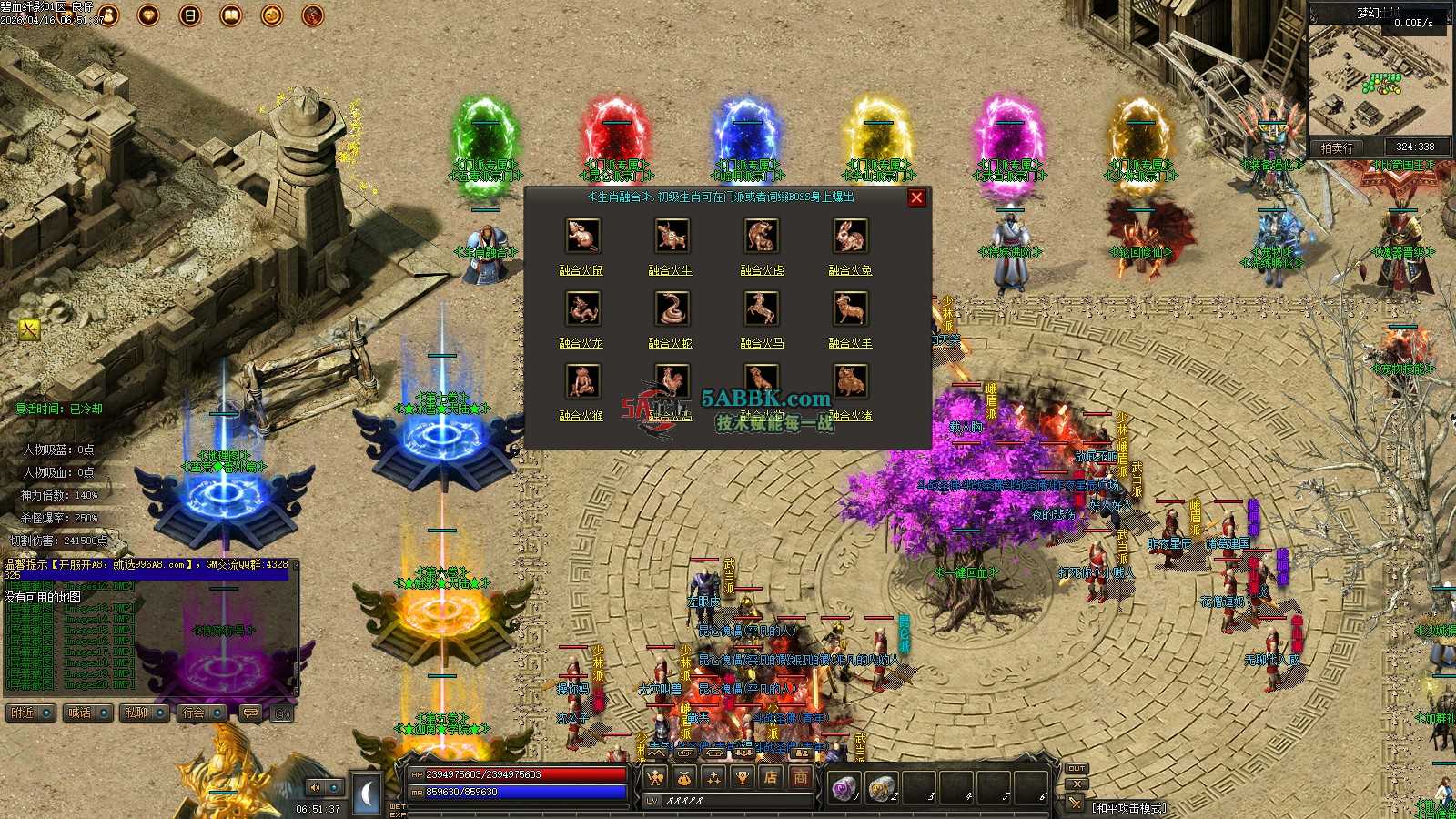Close the zodiac fusion dialog
Viewport: 1456px width, 819px height.
click(x=916, y=197)
